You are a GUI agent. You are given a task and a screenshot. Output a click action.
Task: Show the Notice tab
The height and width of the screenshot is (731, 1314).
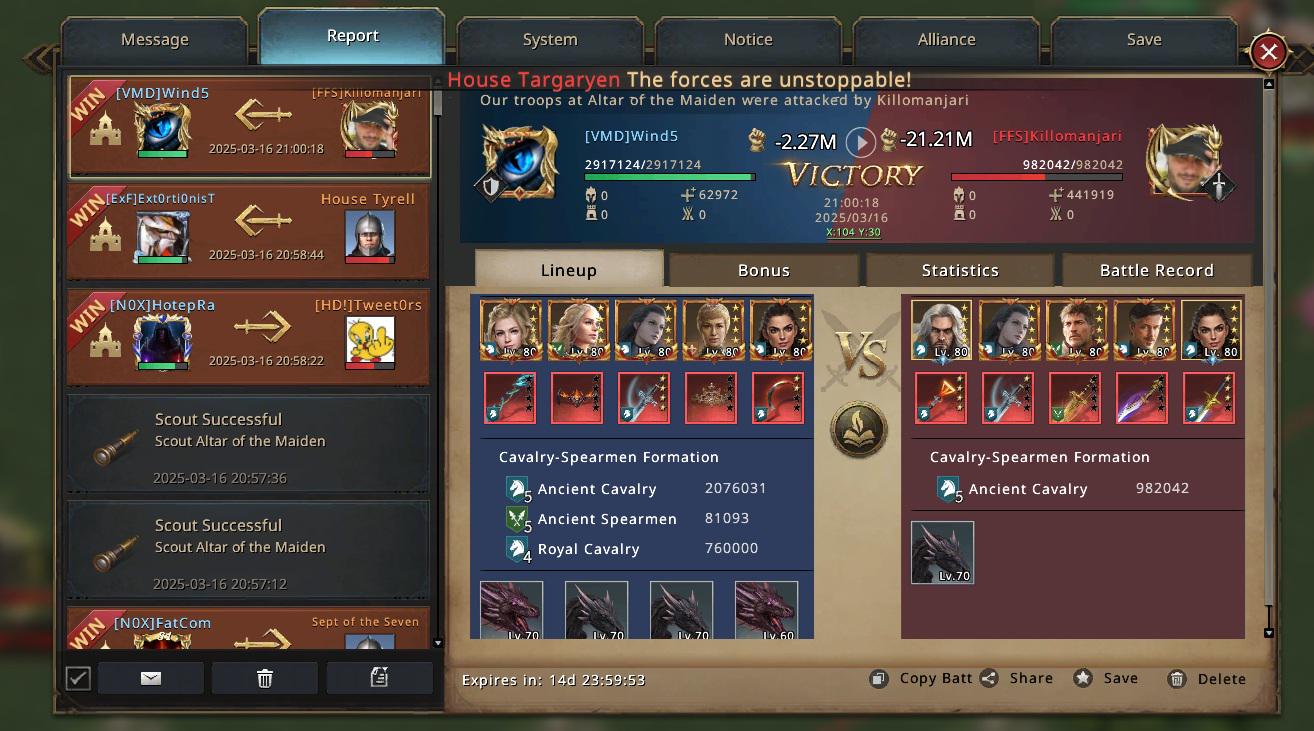[x=748, y=40]
